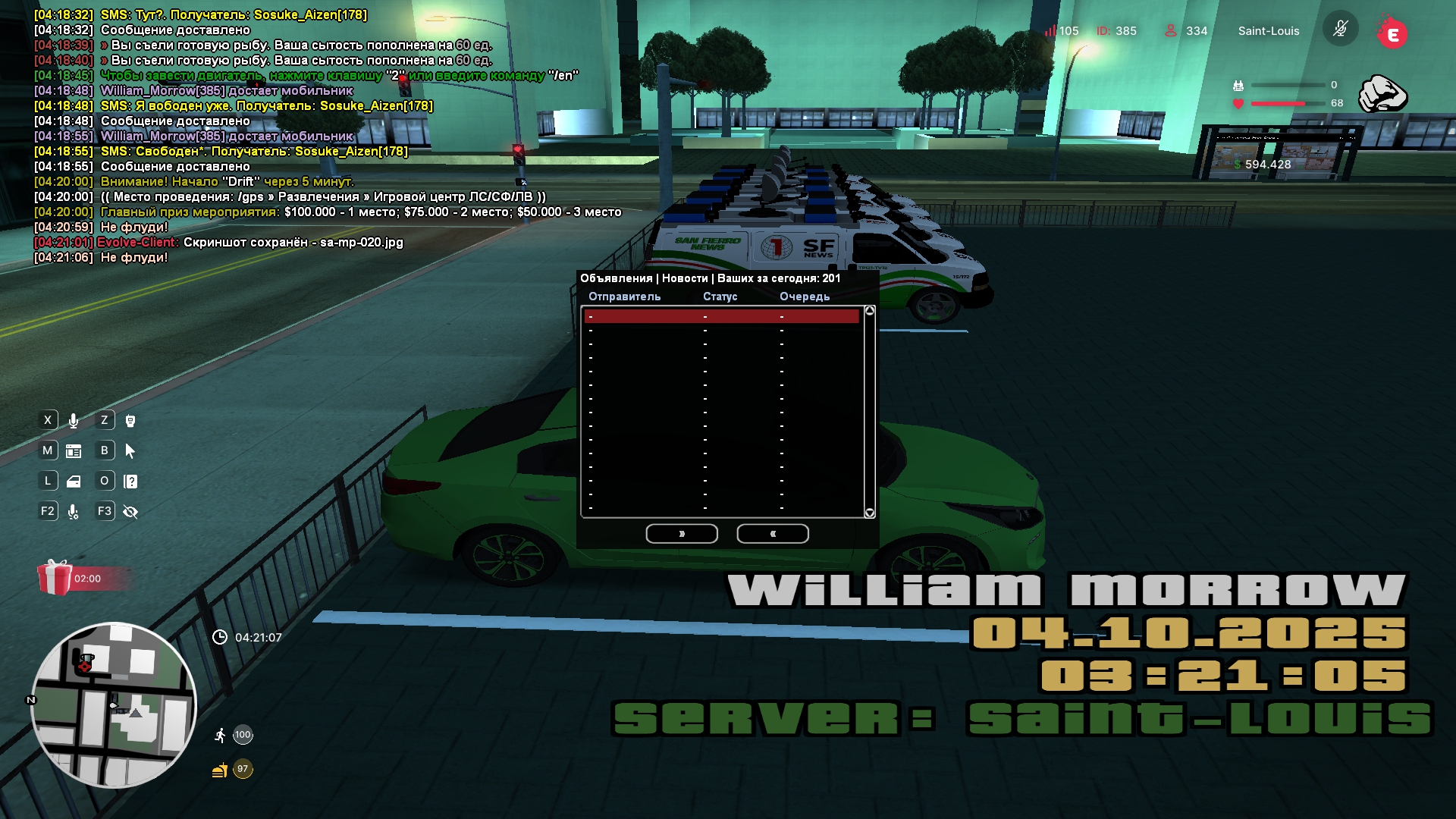Open the red Evolve E logo
The width and height of the screenshot is (1456, 819).
point(1392,33)
